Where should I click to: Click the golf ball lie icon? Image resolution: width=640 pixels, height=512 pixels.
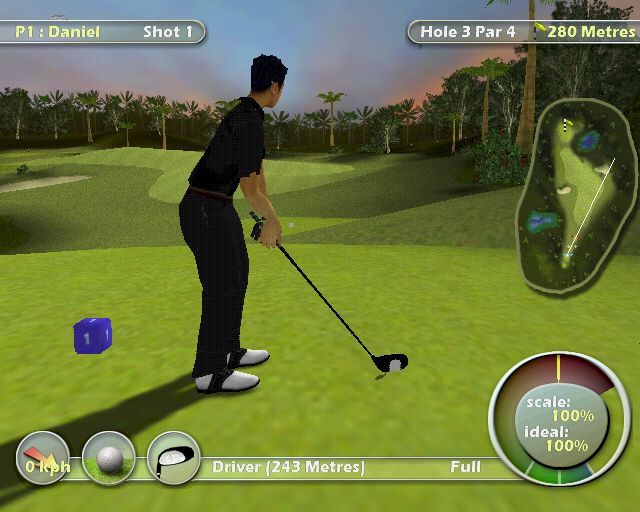click(108, 460)
